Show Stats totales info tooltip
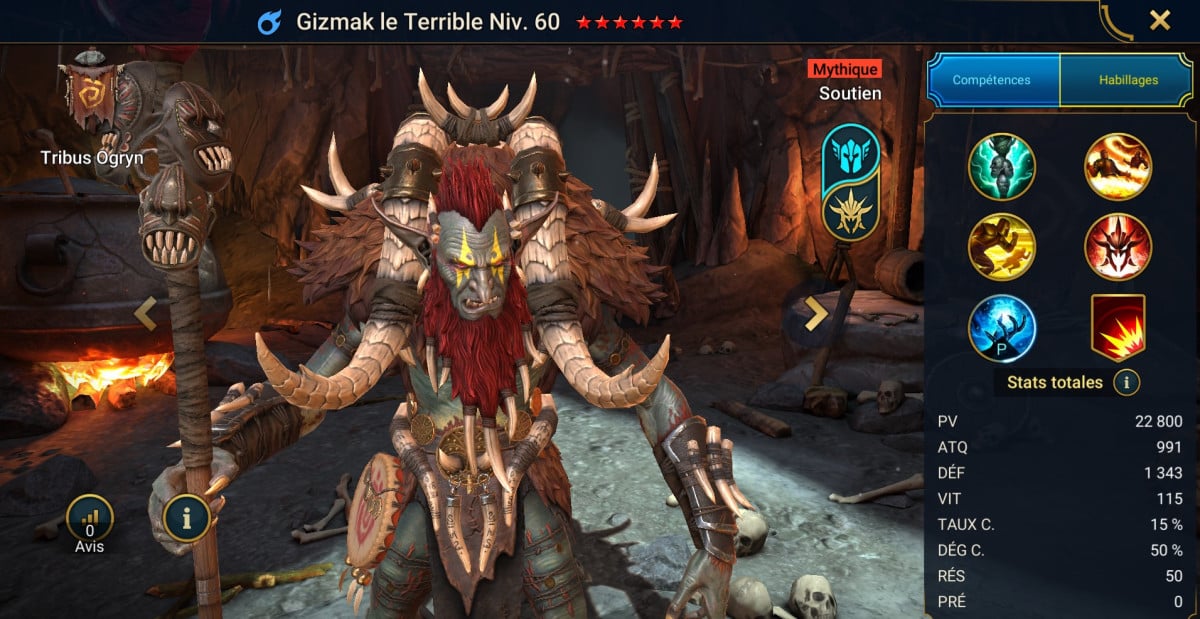 [1127, 382]
